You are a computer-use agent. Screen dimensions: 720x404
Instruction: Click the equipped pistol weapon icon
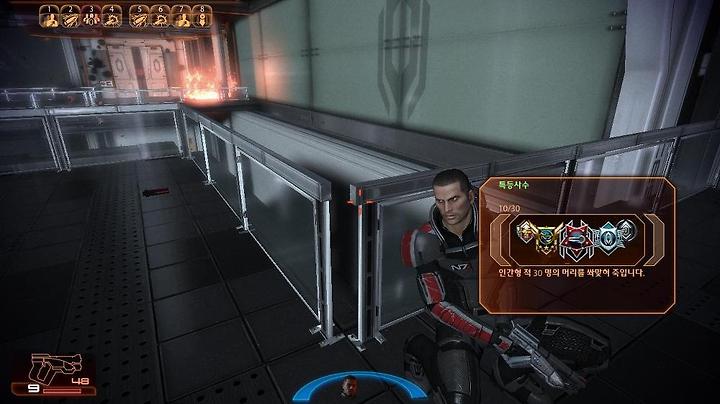(44, 366)
